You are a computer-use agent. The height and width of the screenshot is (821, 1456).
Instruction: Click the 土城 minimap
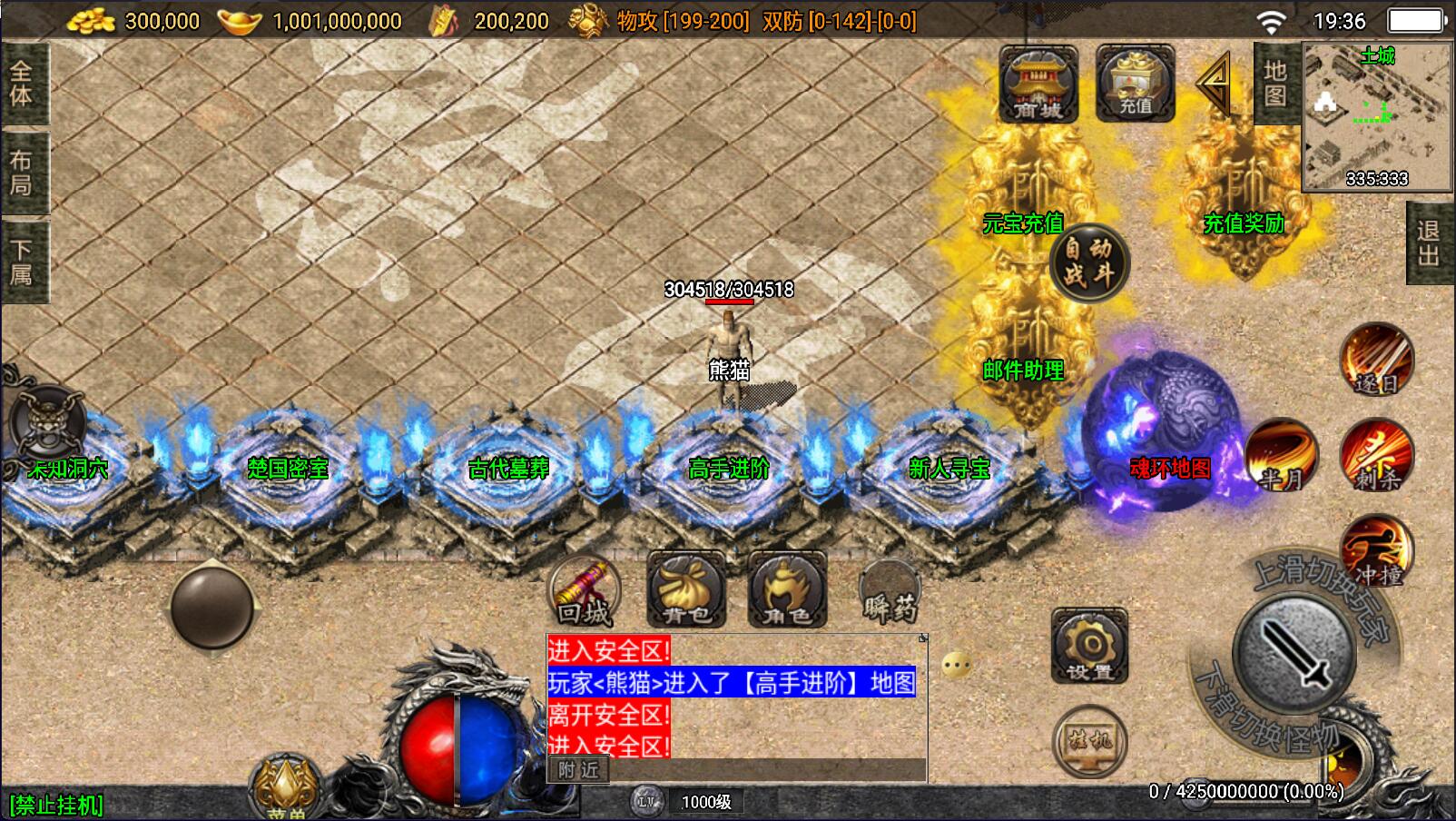click(1377, 116)
